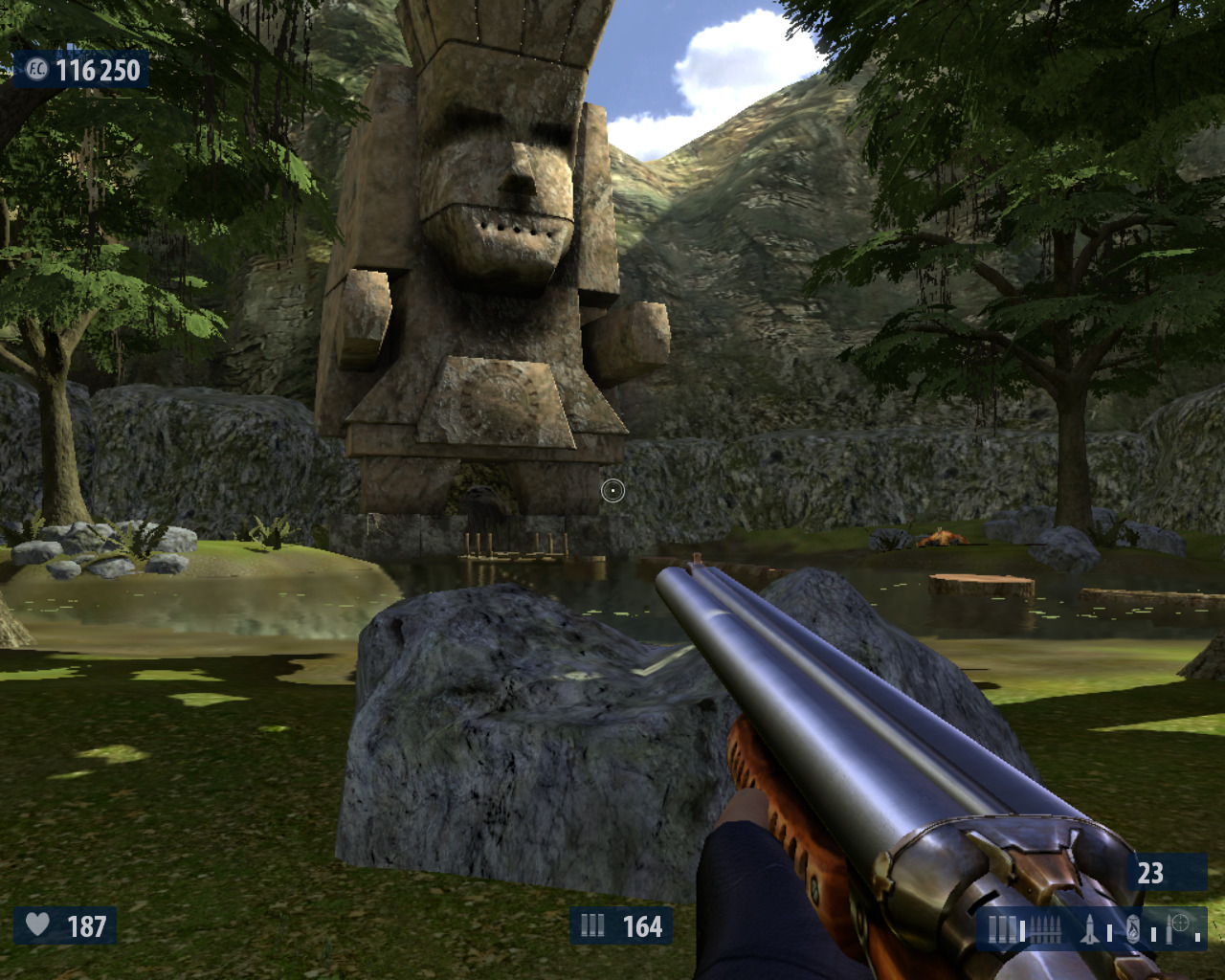Select the shotgun shells ammo icon
Image resolution: width=1225 pixels, height=980 pixels.
[1003, 928]
